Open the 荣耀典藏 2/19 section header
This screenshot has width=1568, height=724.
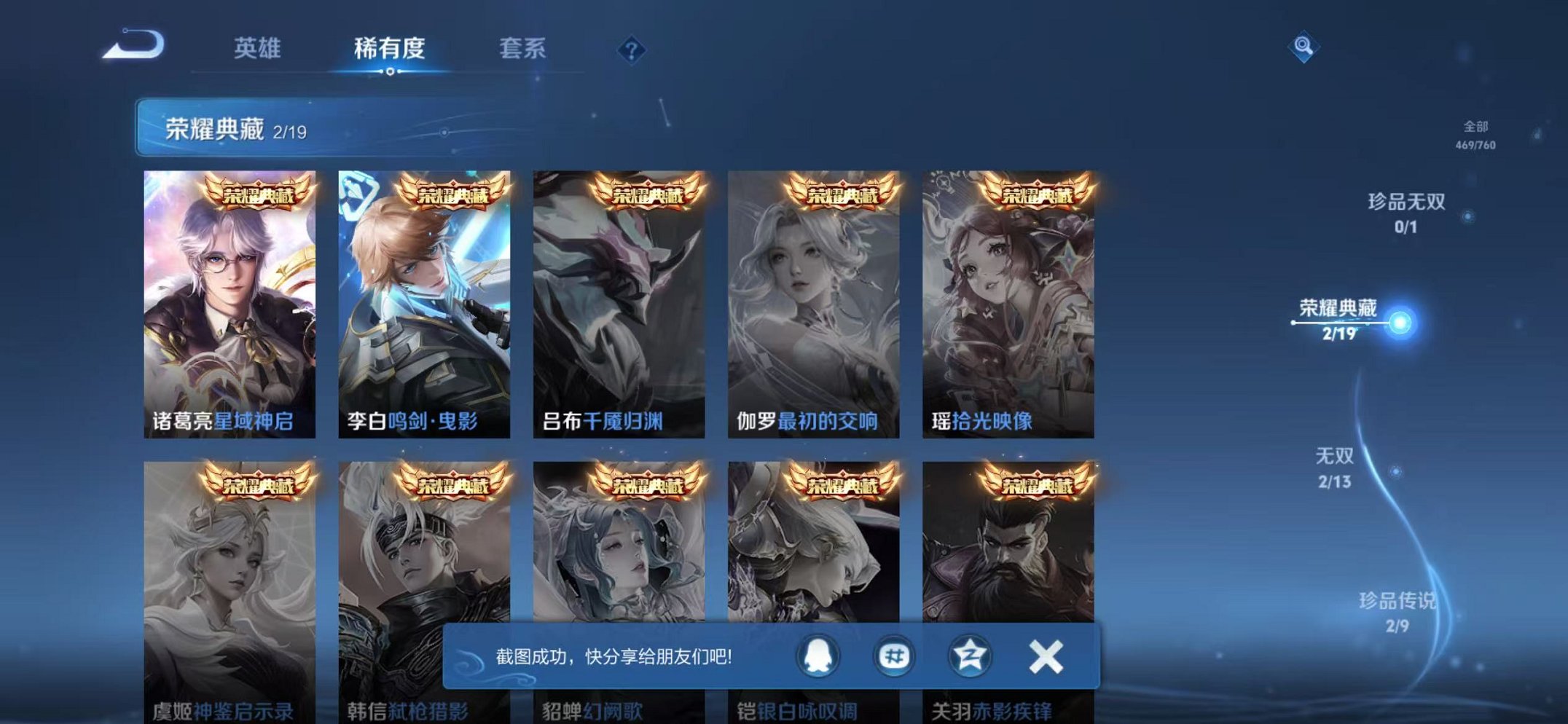coord(226,130)
